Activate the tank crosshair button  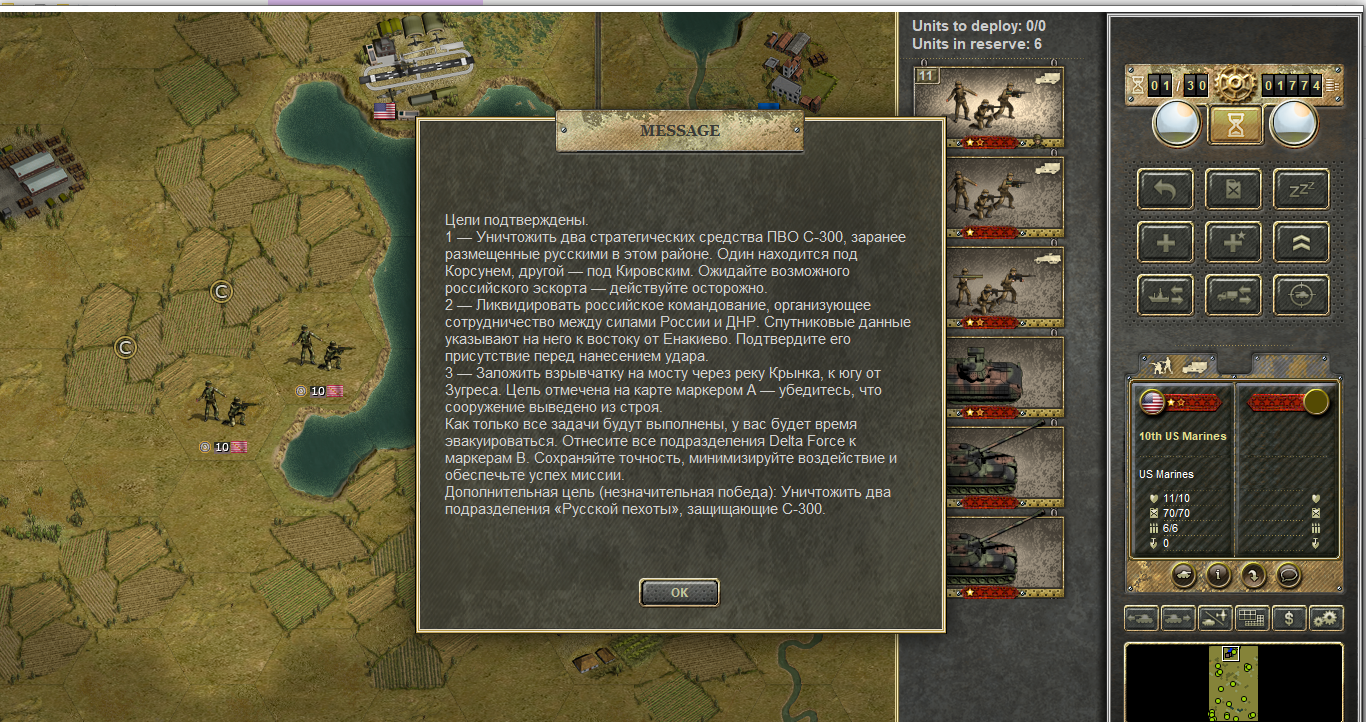point(1301,295)
